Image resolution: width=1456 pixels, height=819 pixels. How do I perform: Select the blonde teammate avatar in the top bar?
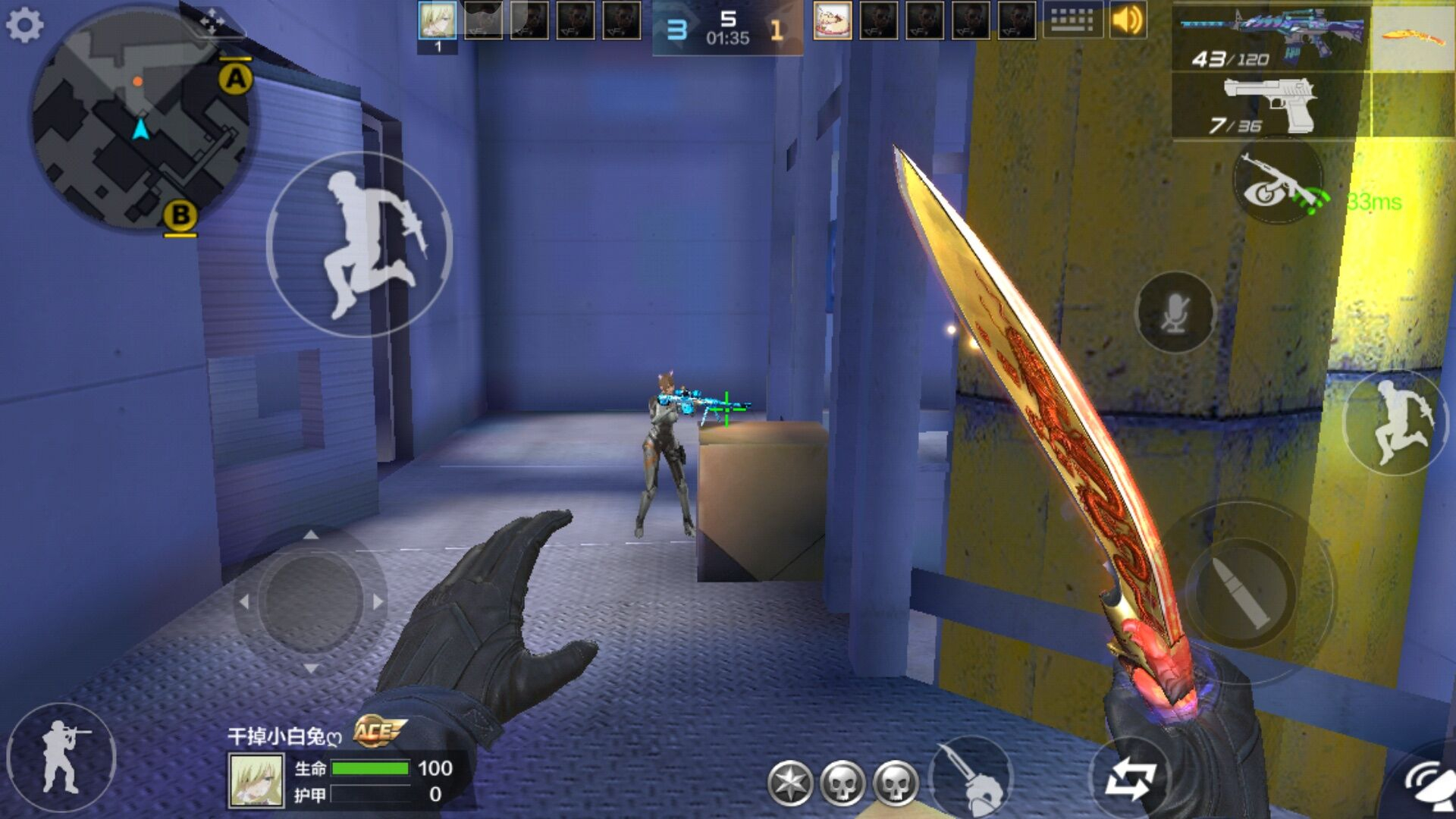pos(438,20)
